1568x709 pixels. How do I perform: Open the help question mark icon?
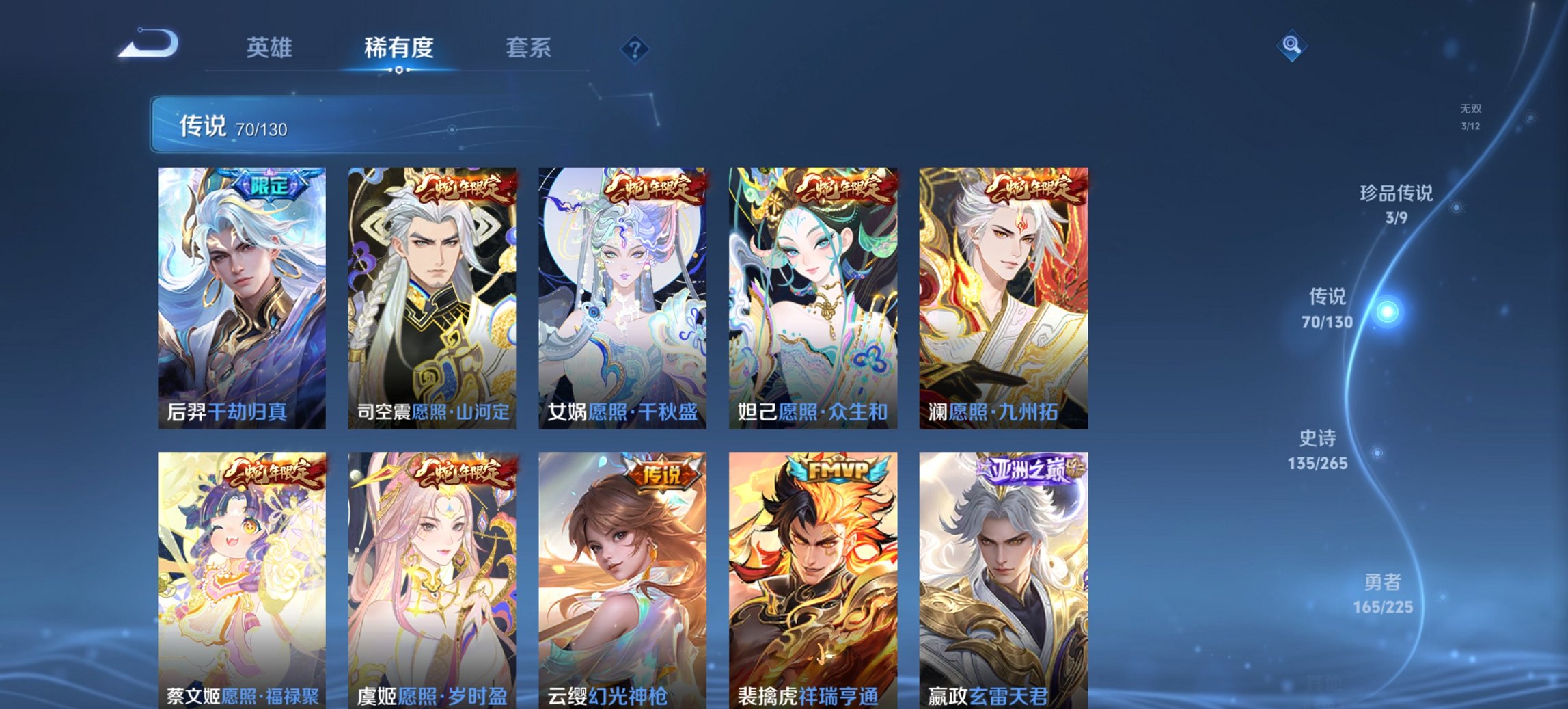(634, 48)
